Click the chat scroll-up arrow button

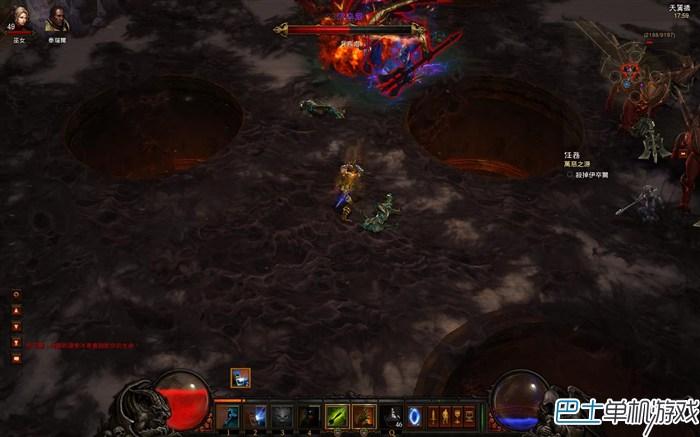(16, 310)
